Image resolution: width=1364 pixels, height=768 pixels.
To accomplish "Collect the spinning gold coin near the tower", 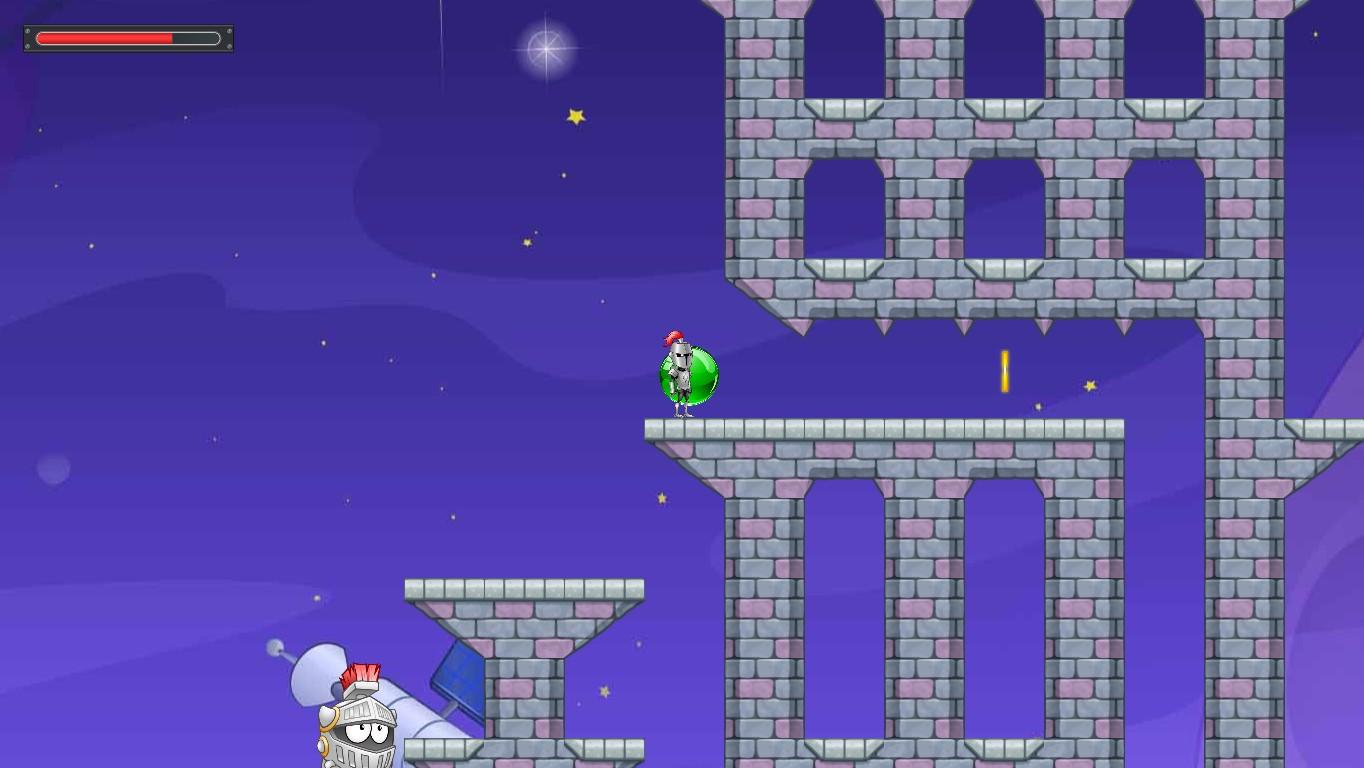I will pos(1003,370).
